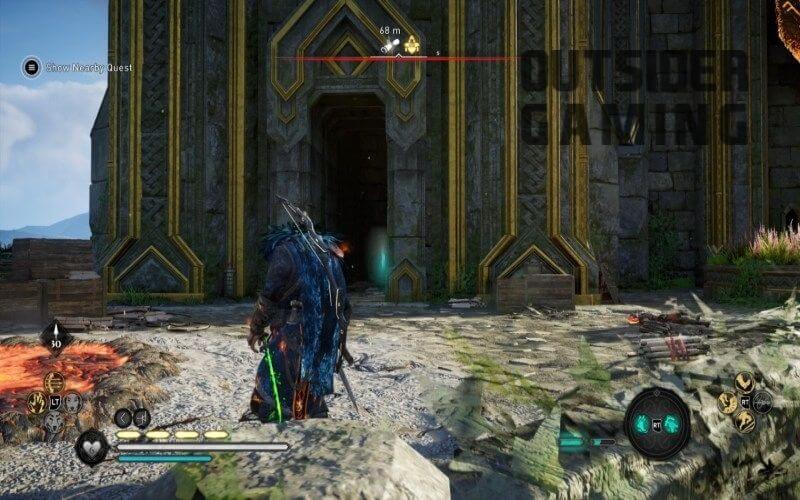800x500 pixels.
Task: Click the left-arrow rune icon above stamina
Action: [x=123, y=417]
